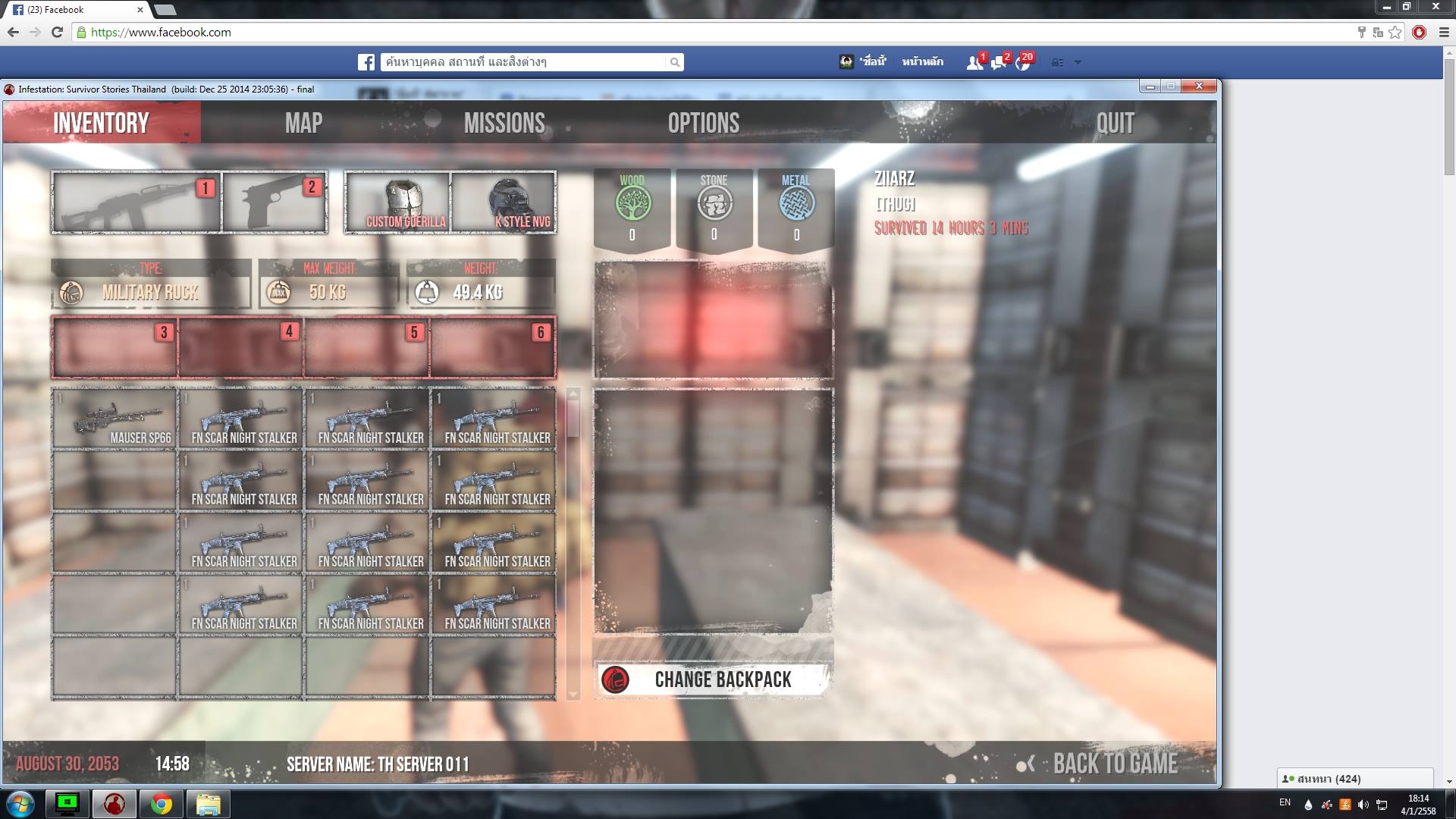
Task: Select quick slot 3
Action: point(115,348)
